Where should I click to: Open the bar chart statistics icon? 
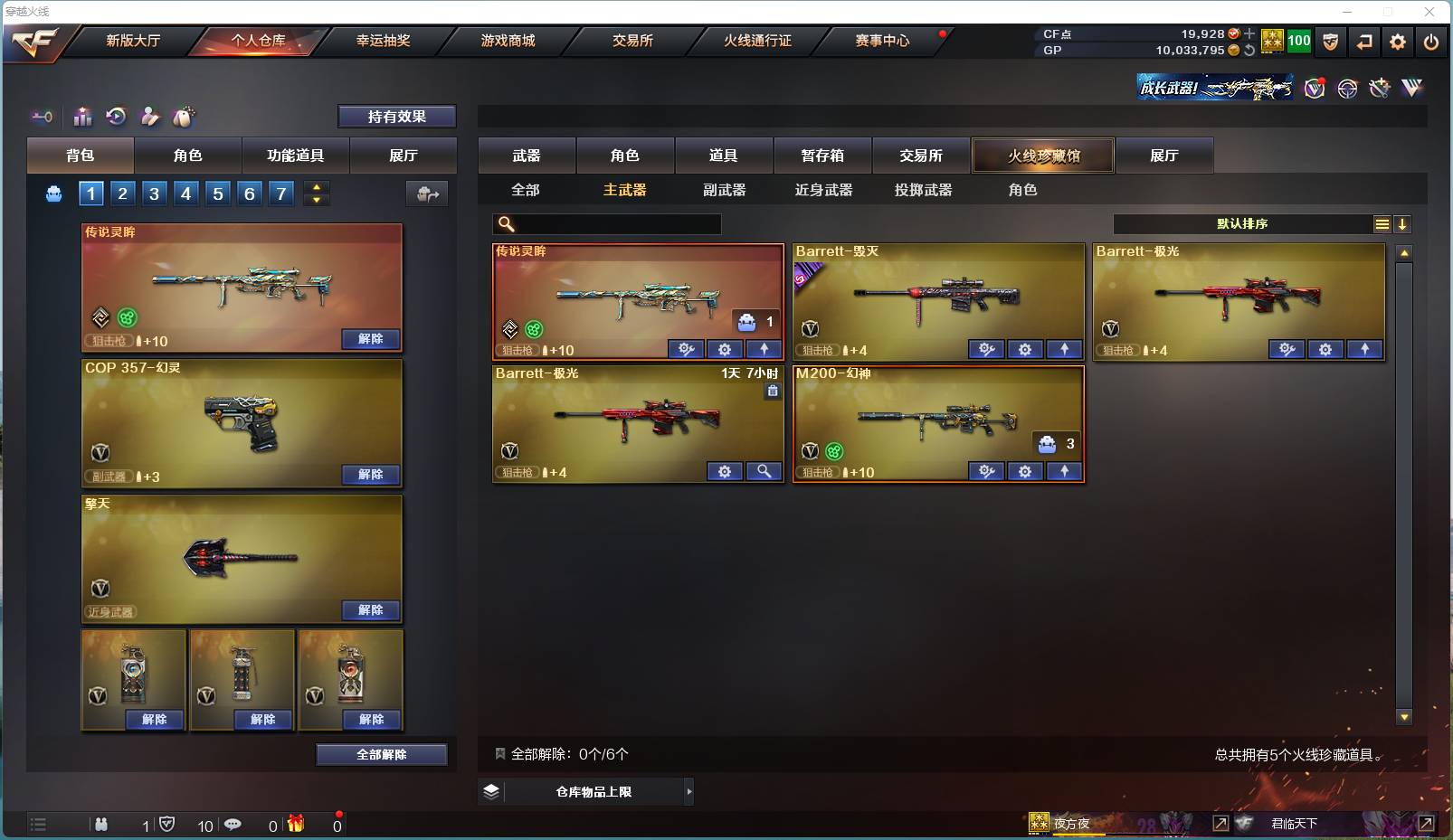point(82,116)
